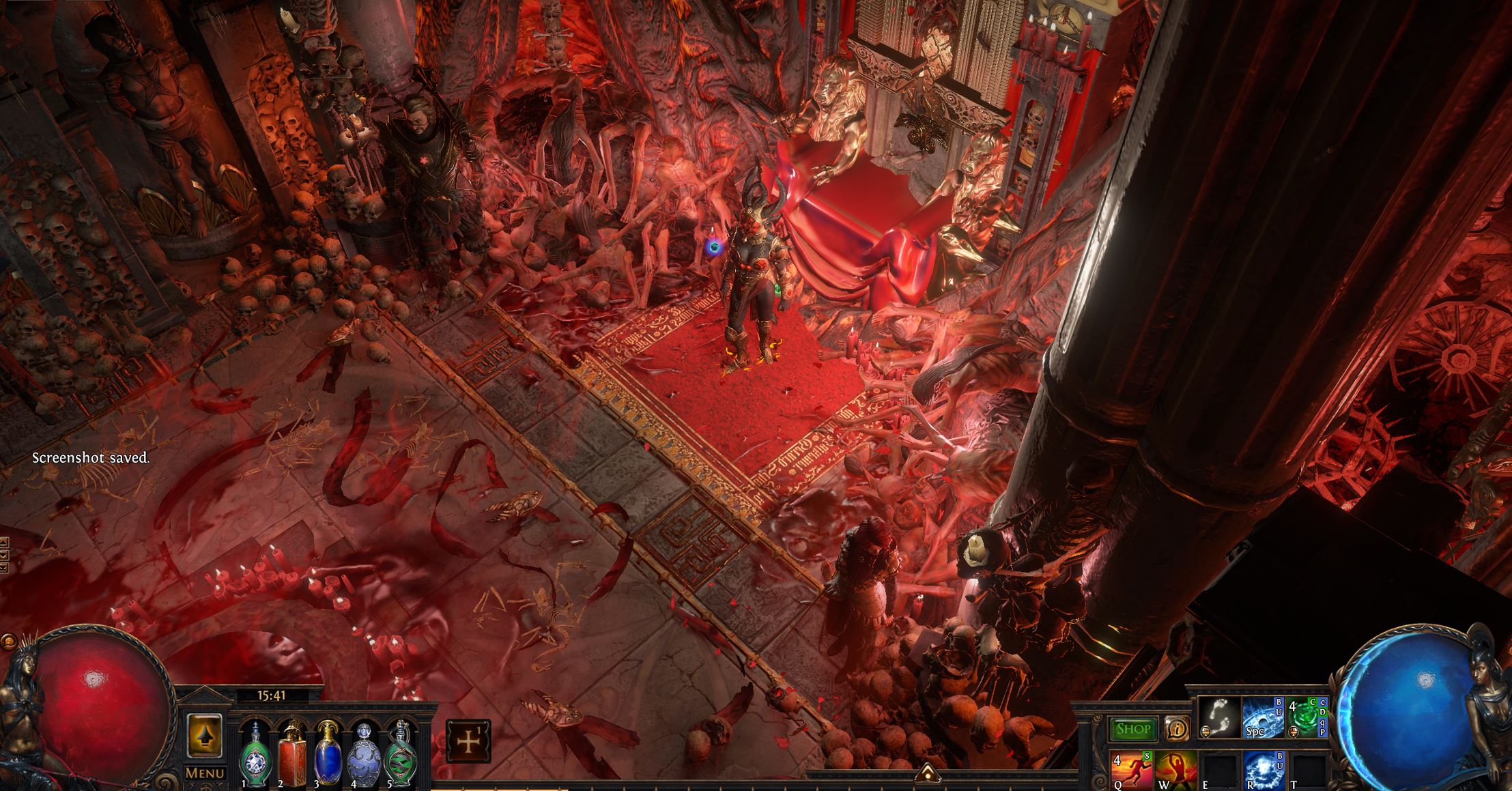Screen dimensions: 1512x791
Task: Use the green serpent flask in slot 5
Action: tap(400, 753)
